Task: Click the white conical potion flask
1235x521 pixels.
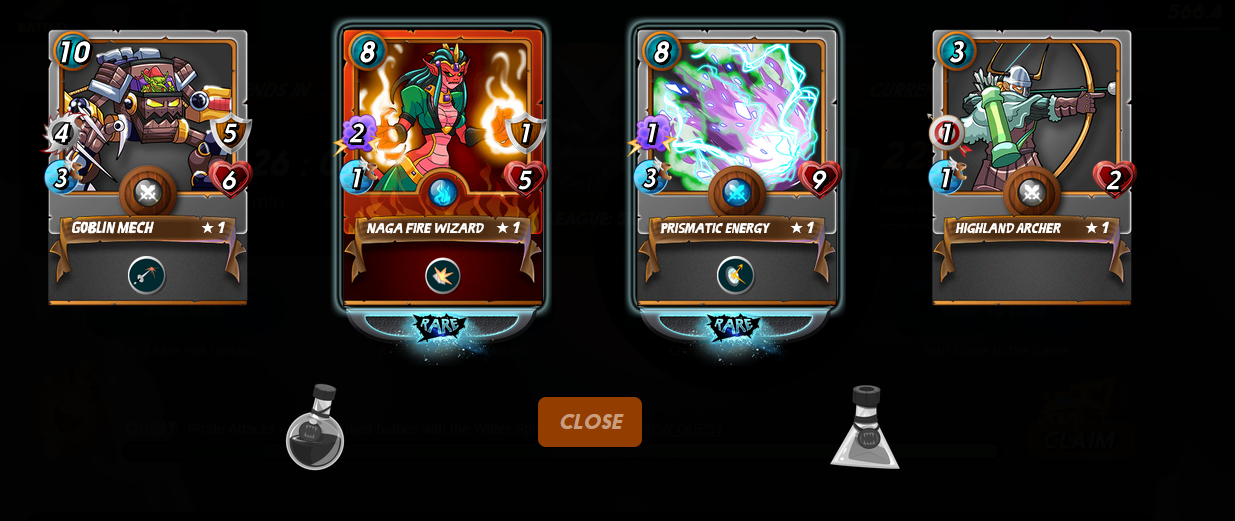Action: click(865, 428)
